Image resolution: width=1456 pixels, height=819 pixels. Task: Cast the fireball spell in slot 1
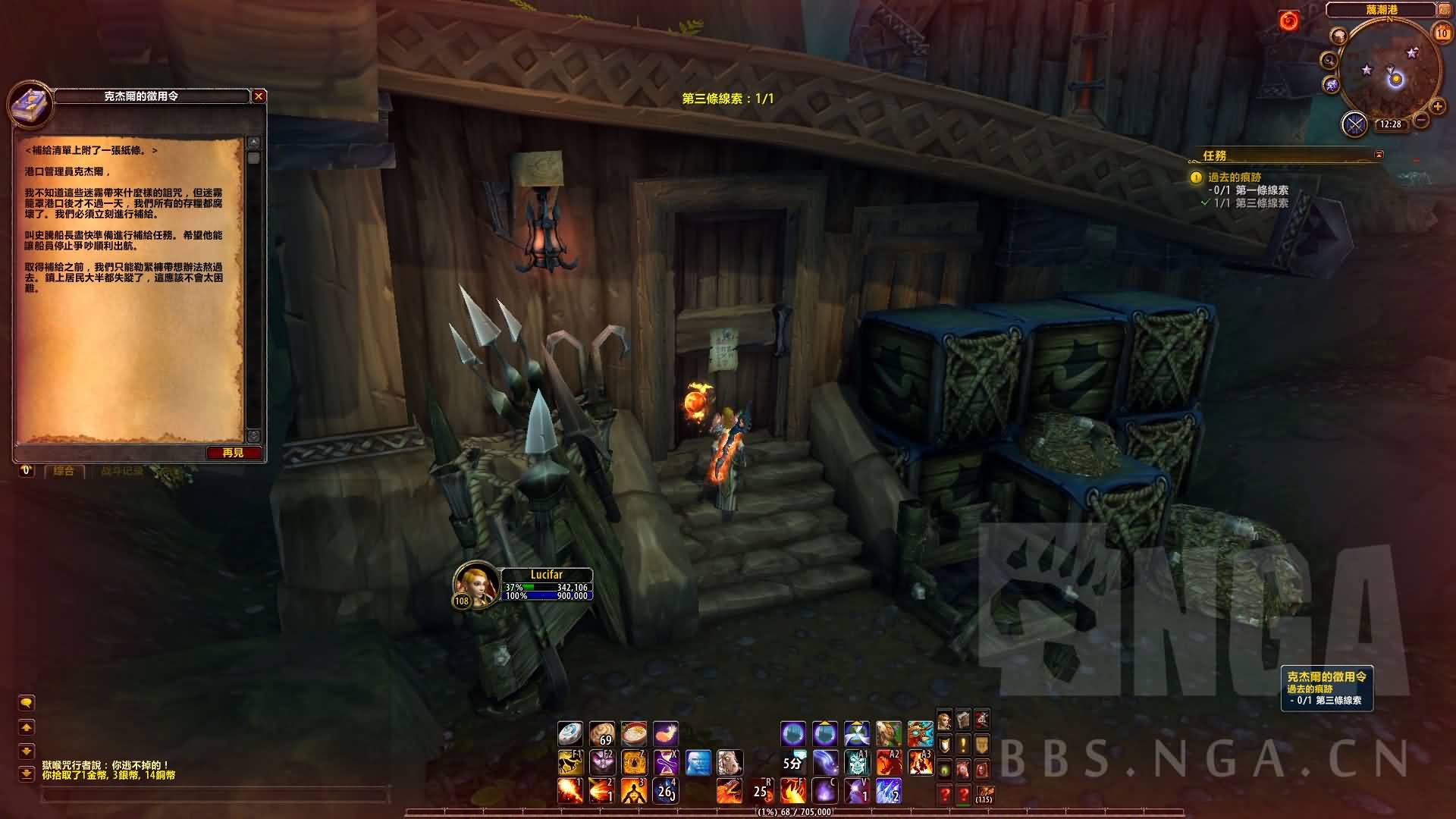click(x=570, y=791)
